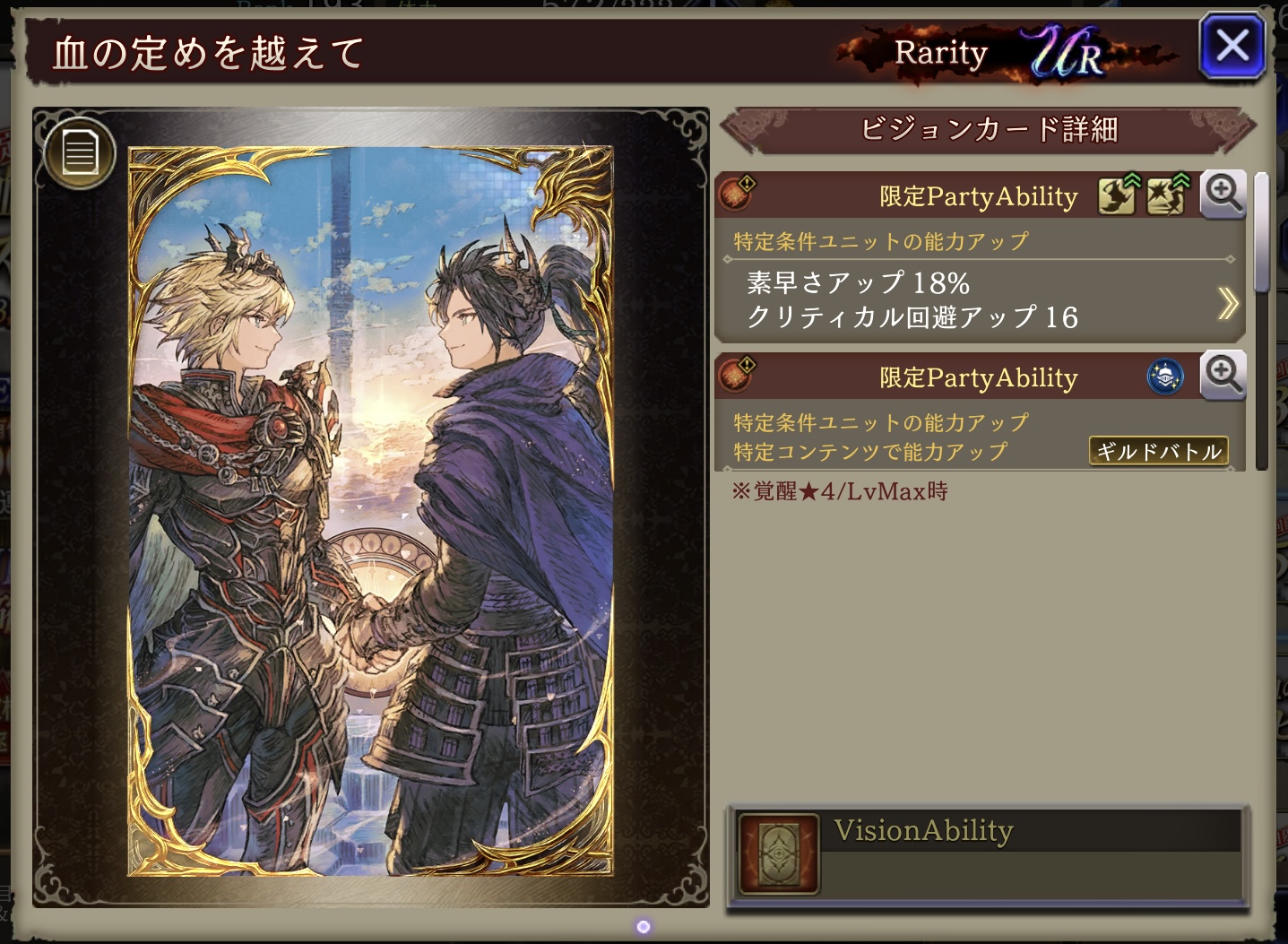The image size is (1288, 944).
Task: Close the vision card detail window
Action: pos(1232,46)
